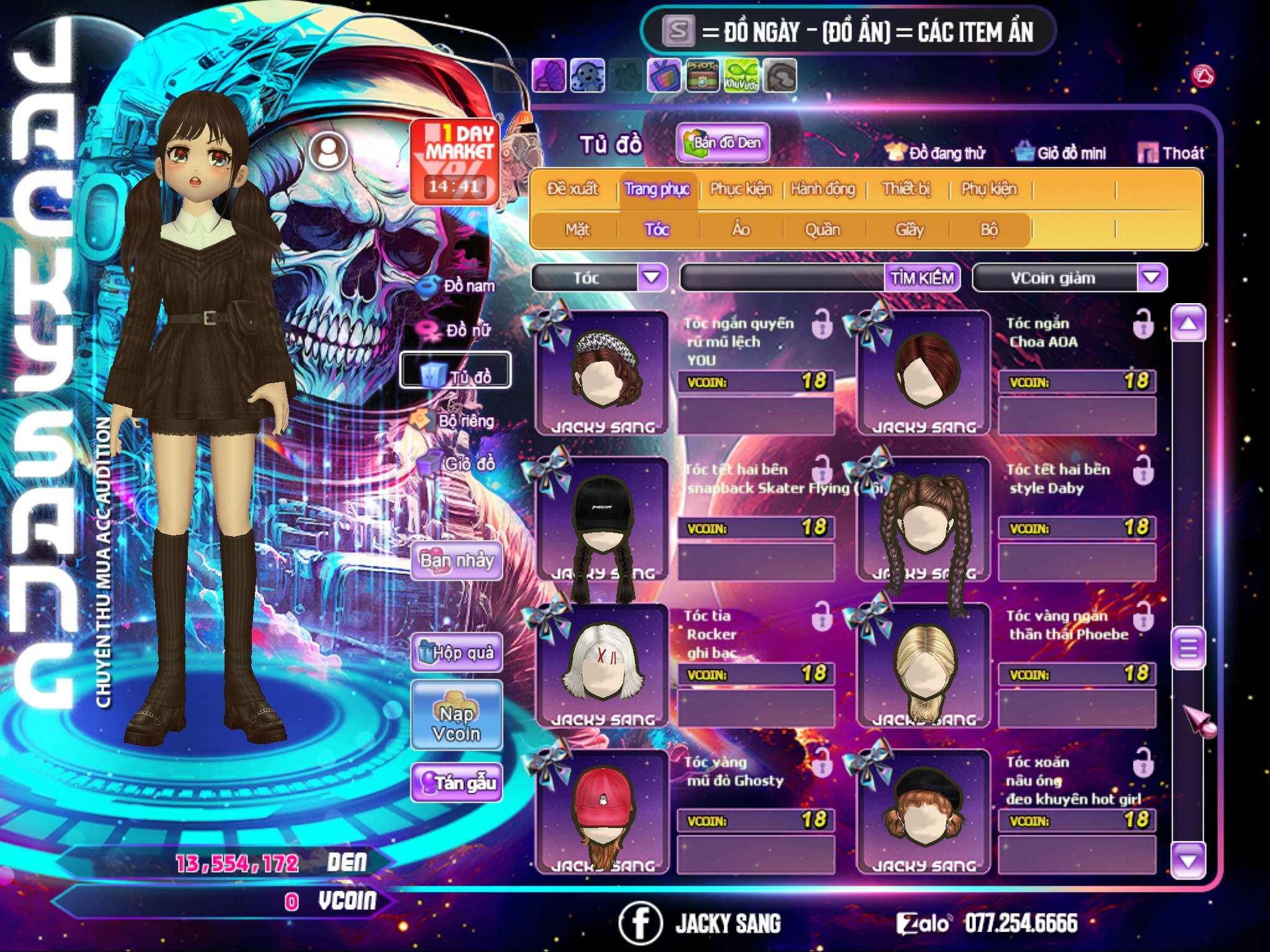Switch to the Quần subcategory

(x=822, y=230)
